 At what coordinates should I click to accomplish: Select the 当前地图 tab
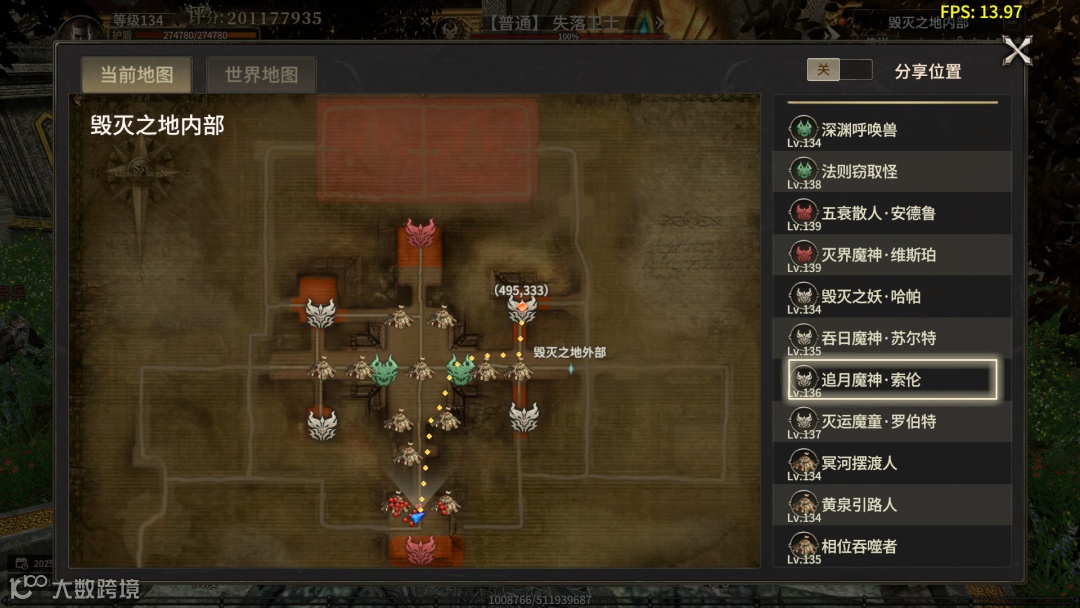point(136,75)
